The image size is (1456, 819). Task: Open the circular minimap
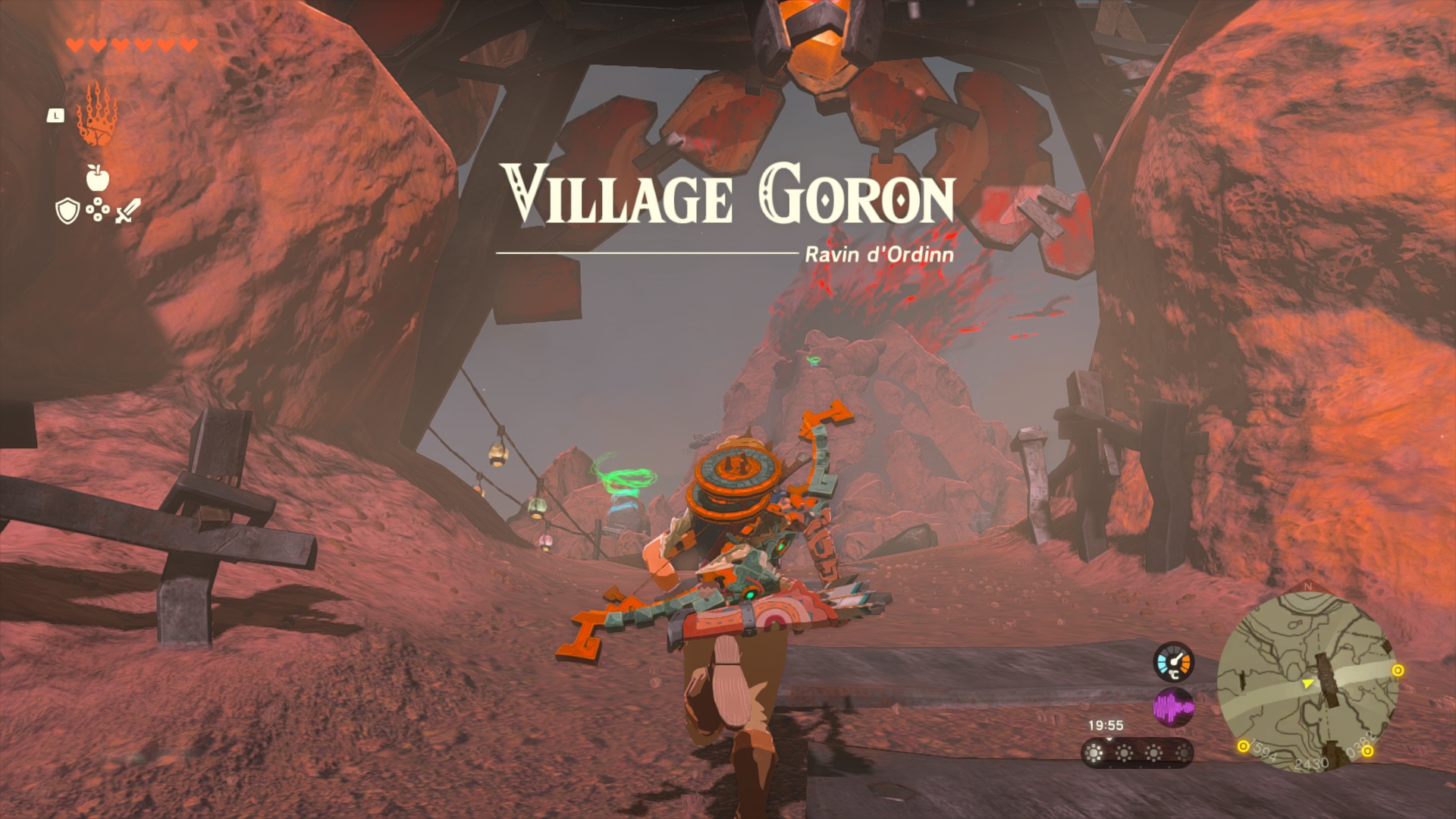(x=1307, y=682)
